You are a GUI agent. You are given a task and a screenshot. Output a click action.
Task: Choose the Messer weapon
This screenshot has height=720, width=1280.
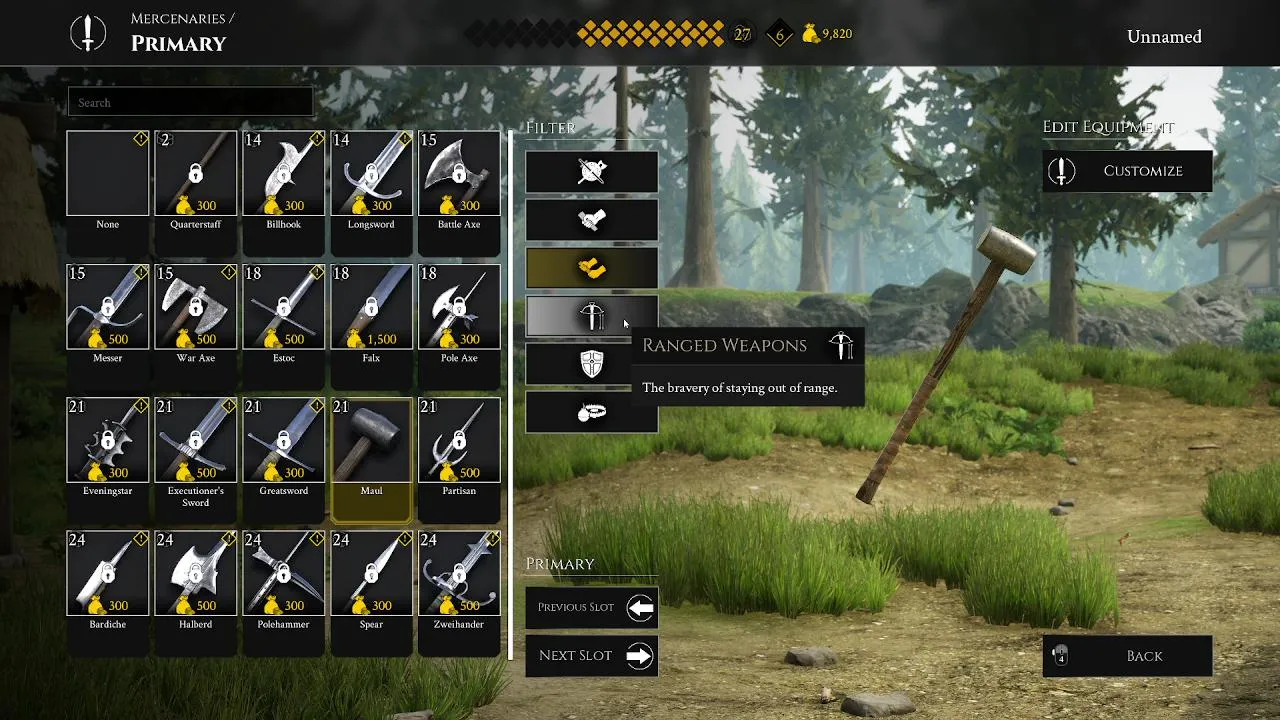[x=108, y=307]
